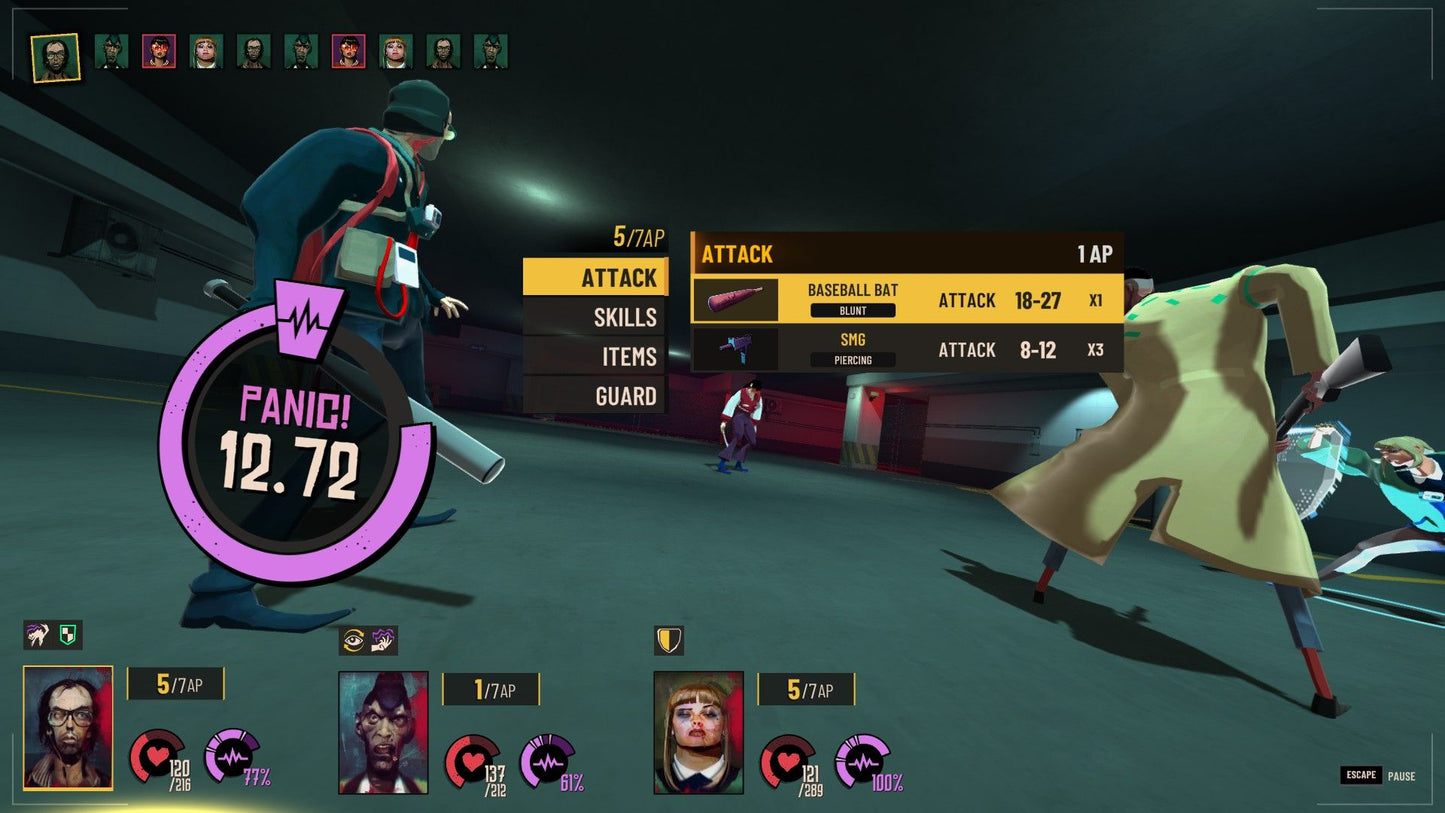This screenshot has width=1445, height=813.
Task: Open the Skills menu
Action: (596, 317)
